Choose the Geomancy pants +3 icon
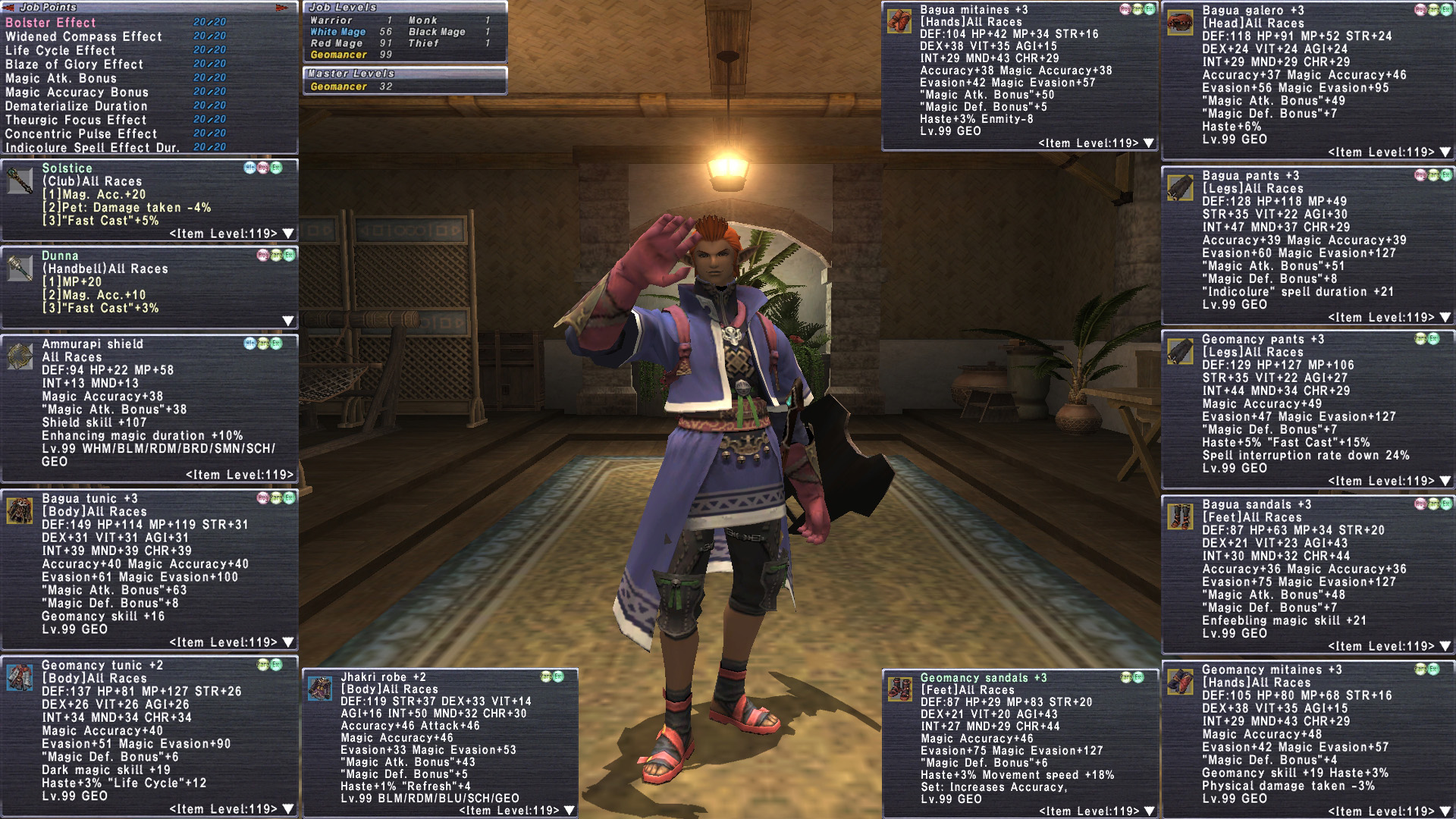The width and height of the screenshot is (1456, 819). click(x=1180, y=351)
